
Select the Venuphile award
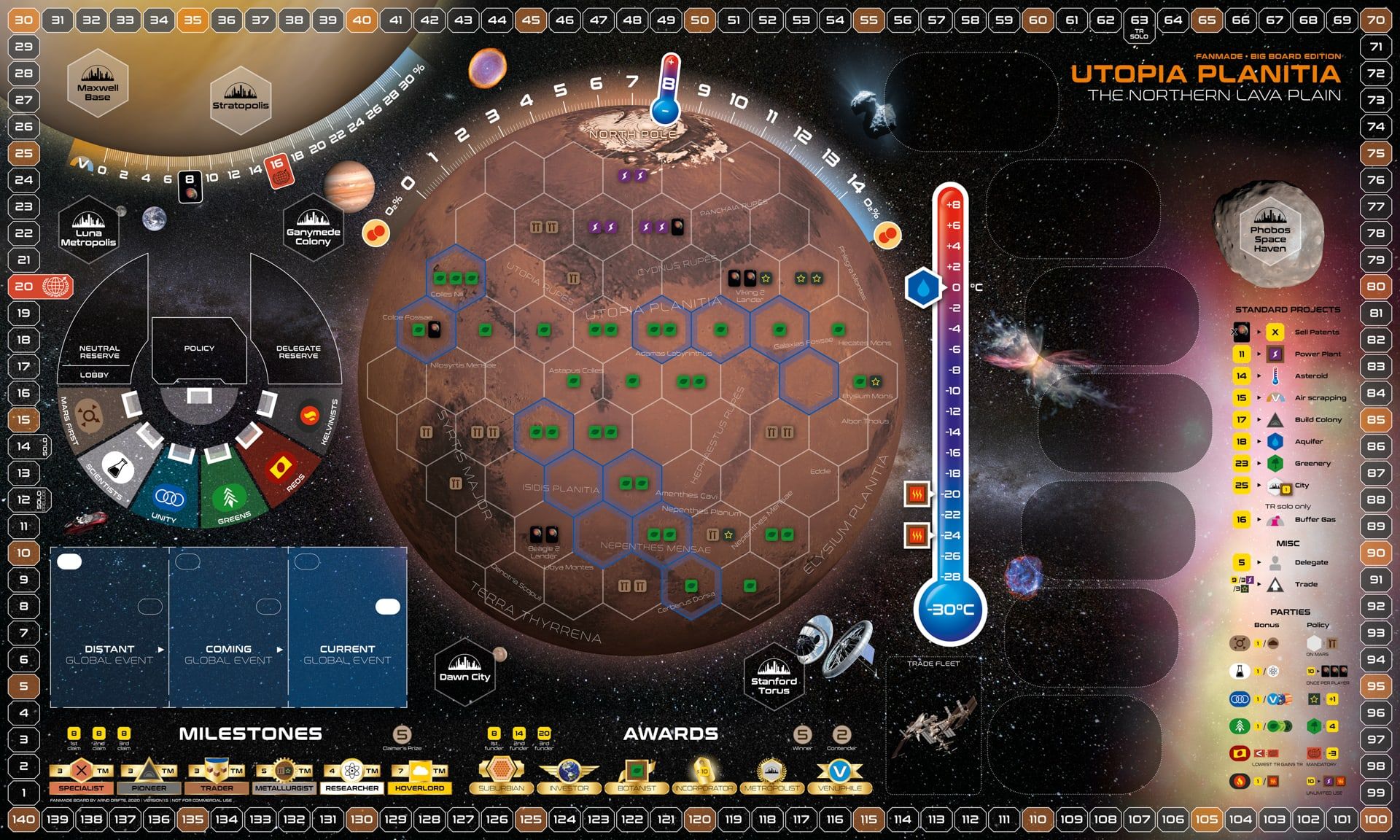tap(839, 776)
